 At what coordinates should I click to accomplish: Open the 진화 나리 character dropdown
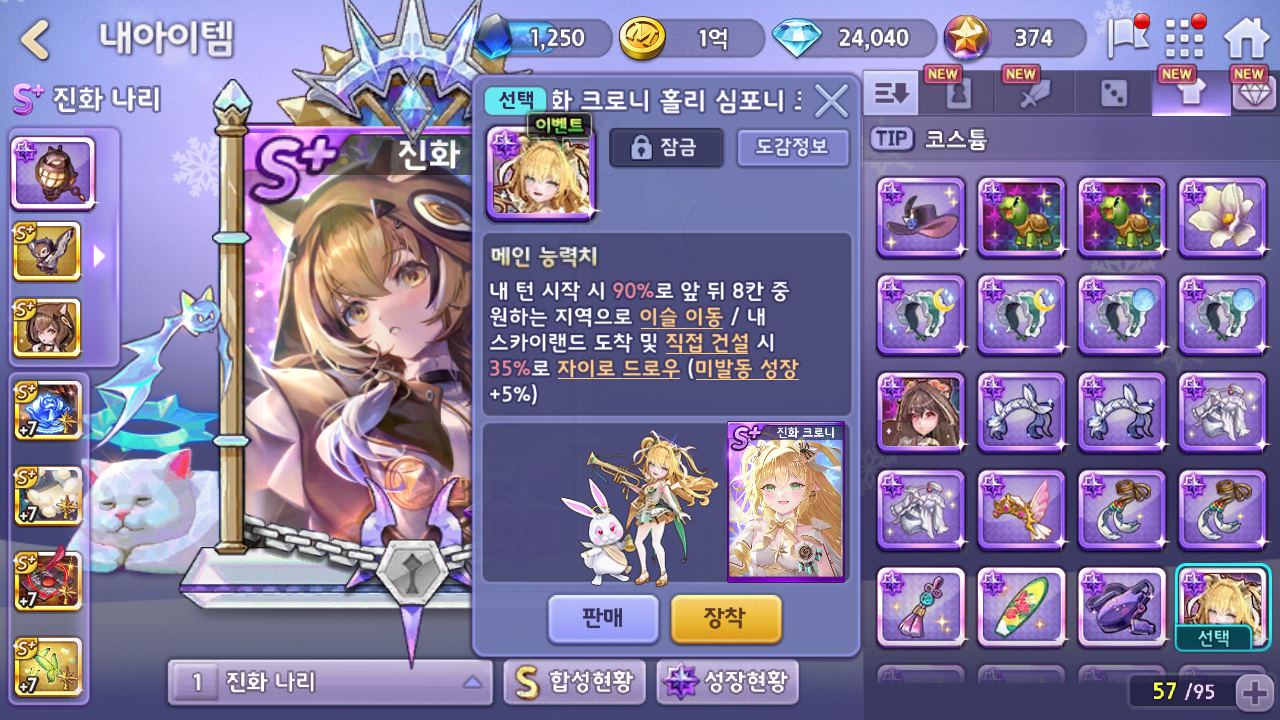pyautogui.click(x=330, y=682)
